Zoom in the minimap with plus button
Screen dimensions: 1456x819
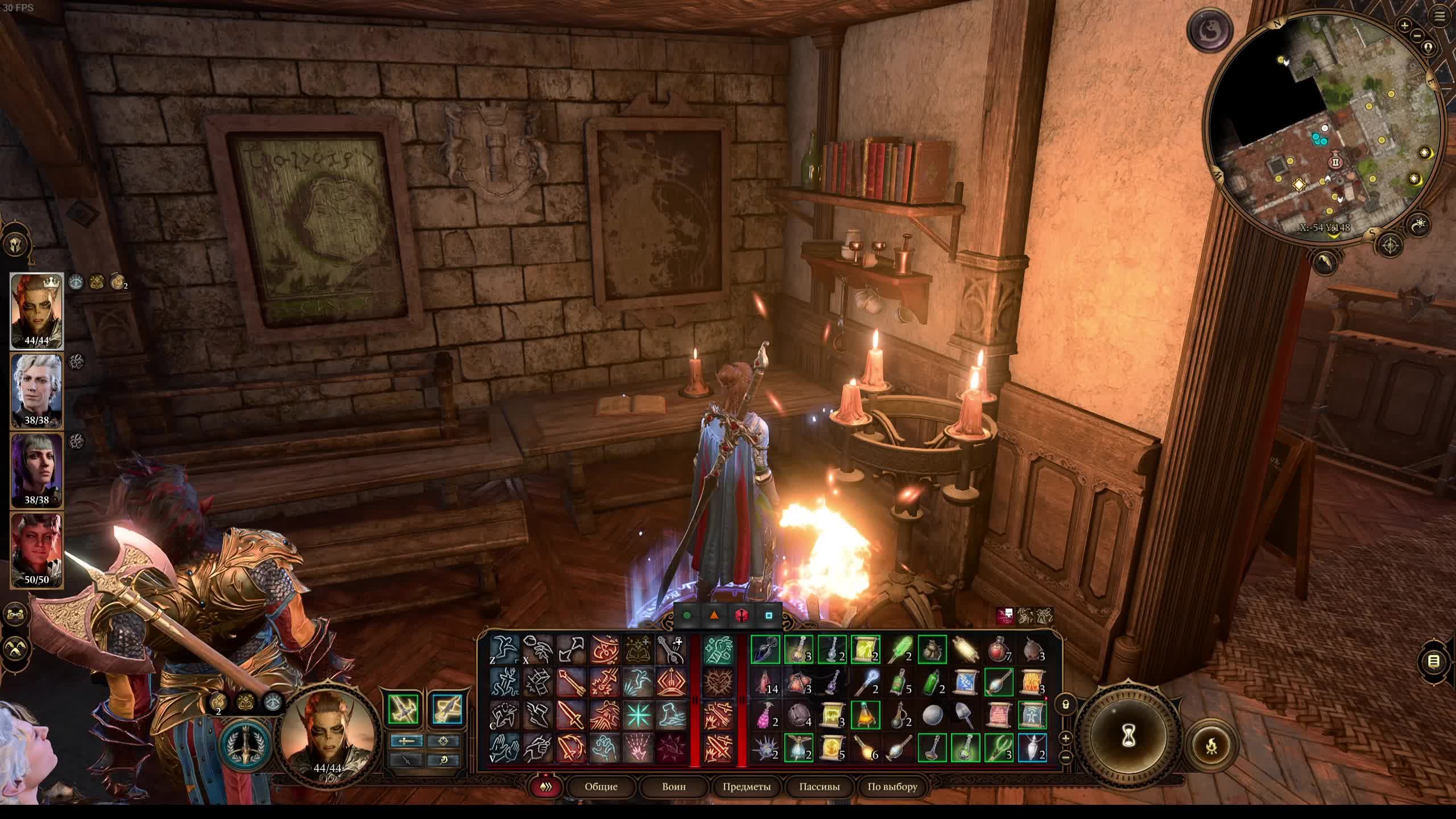[1404, 26]
